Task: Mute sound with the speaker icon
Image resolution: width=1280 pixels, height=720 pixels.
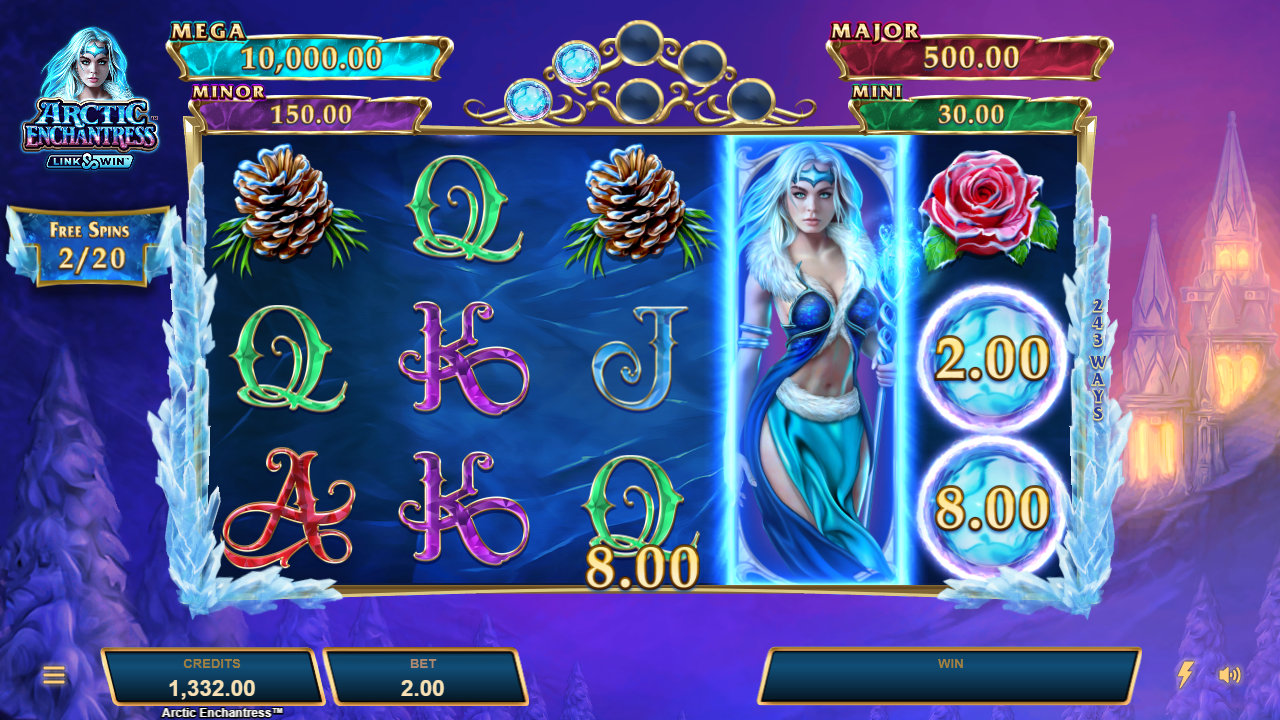Action: pyautogui.click(x=1229, y=675)
